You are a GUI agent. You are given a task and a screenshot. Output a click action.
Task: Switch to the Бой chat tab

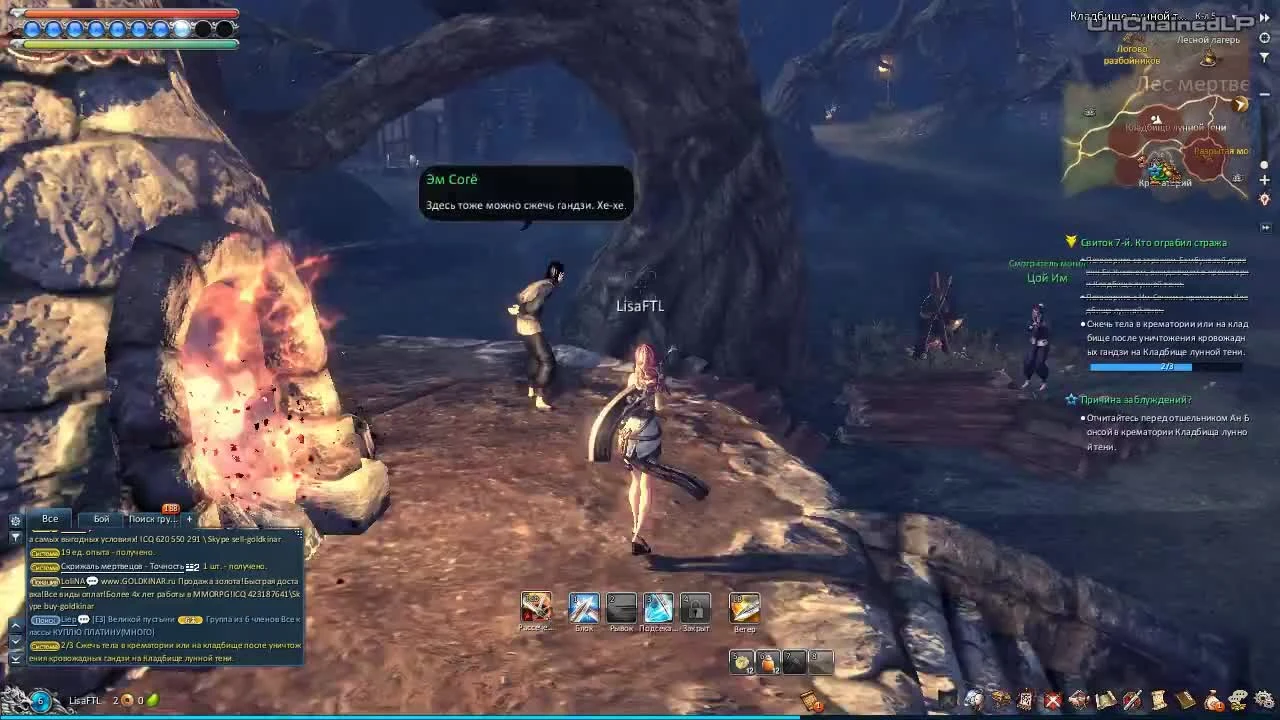point(100,519)
